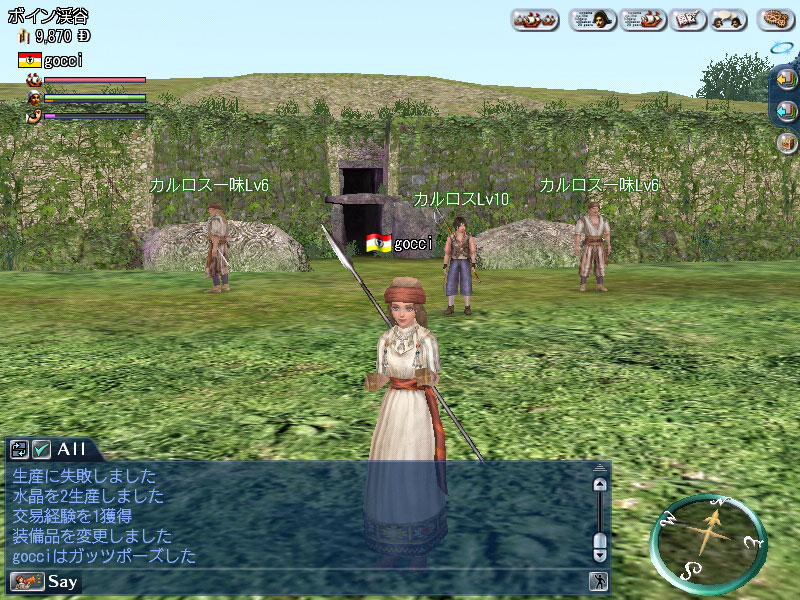Click the chat scrollbar down arrow
Image resolution: width=800 pixels, height=600 pixels.
(599, 554)
